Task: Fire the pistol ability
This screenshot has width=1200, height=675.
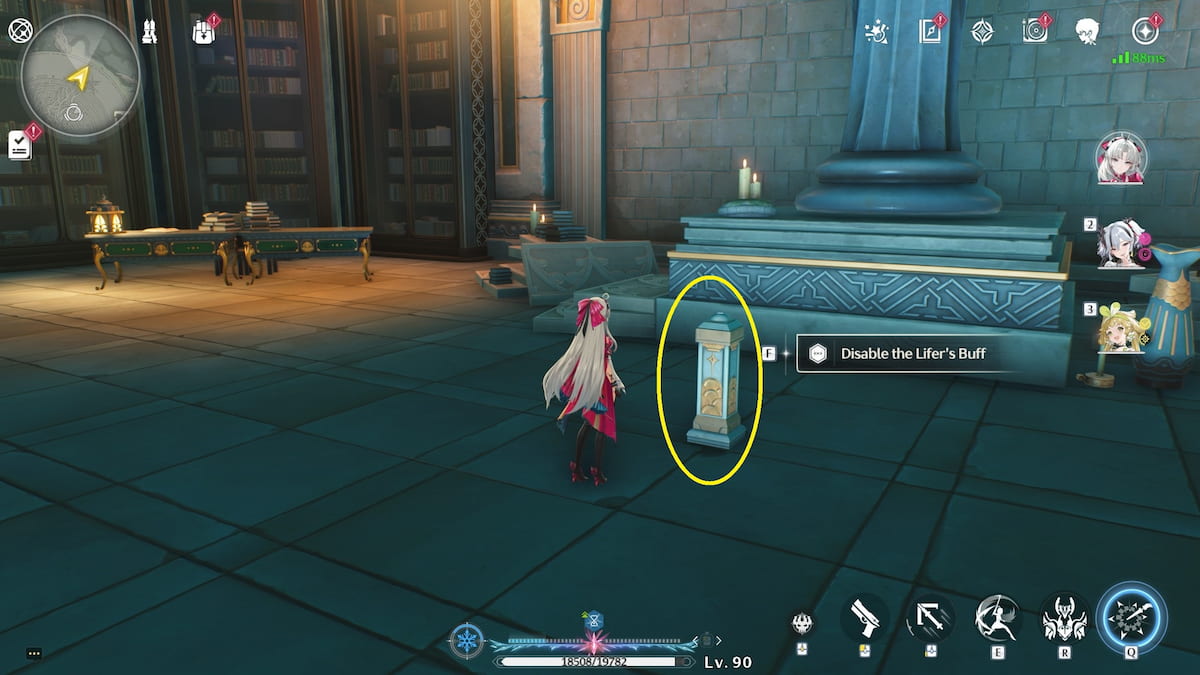Action: click(x=865, y=619)
